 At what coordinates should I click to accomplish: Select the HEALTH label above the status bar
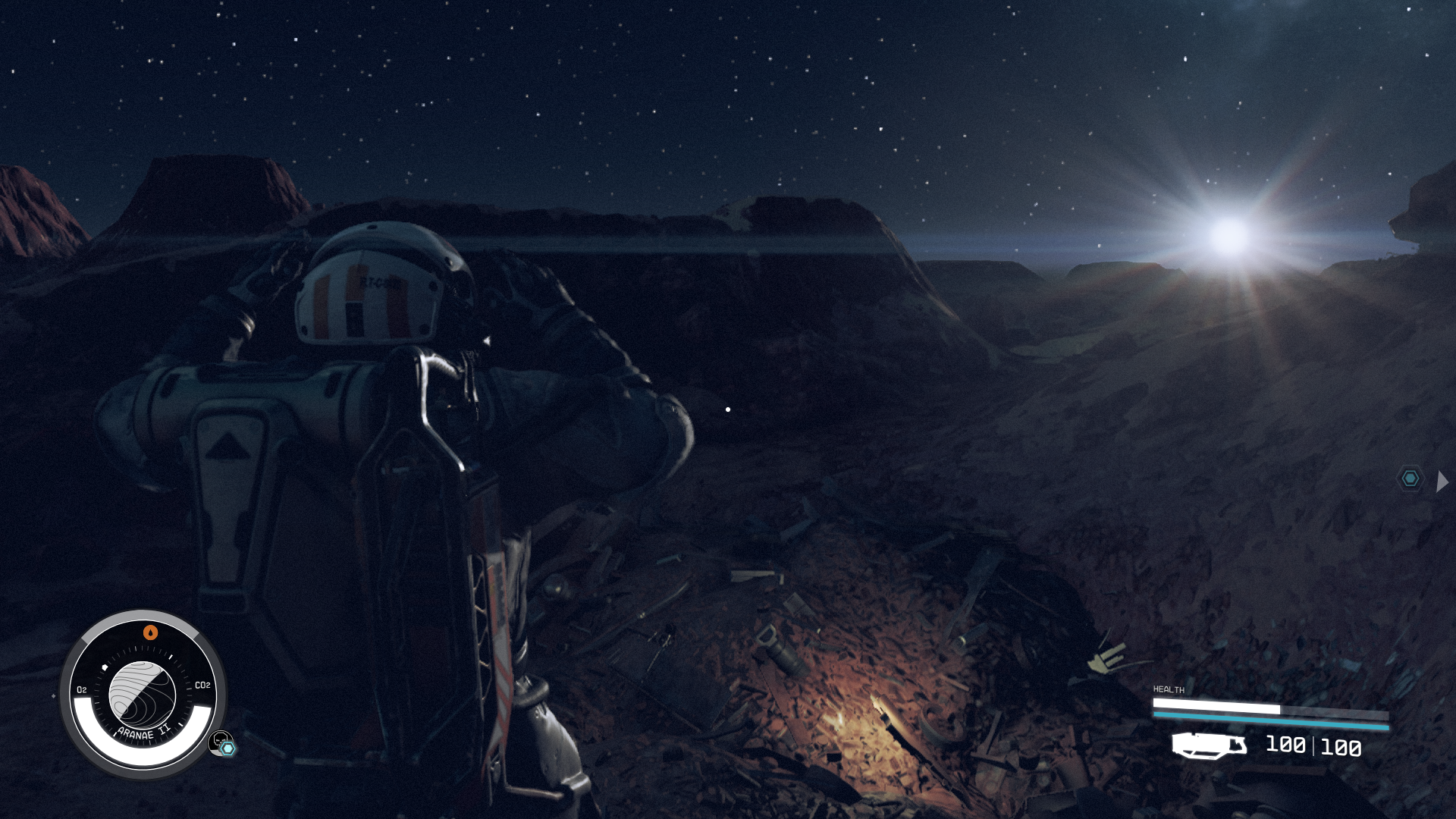1169,689
